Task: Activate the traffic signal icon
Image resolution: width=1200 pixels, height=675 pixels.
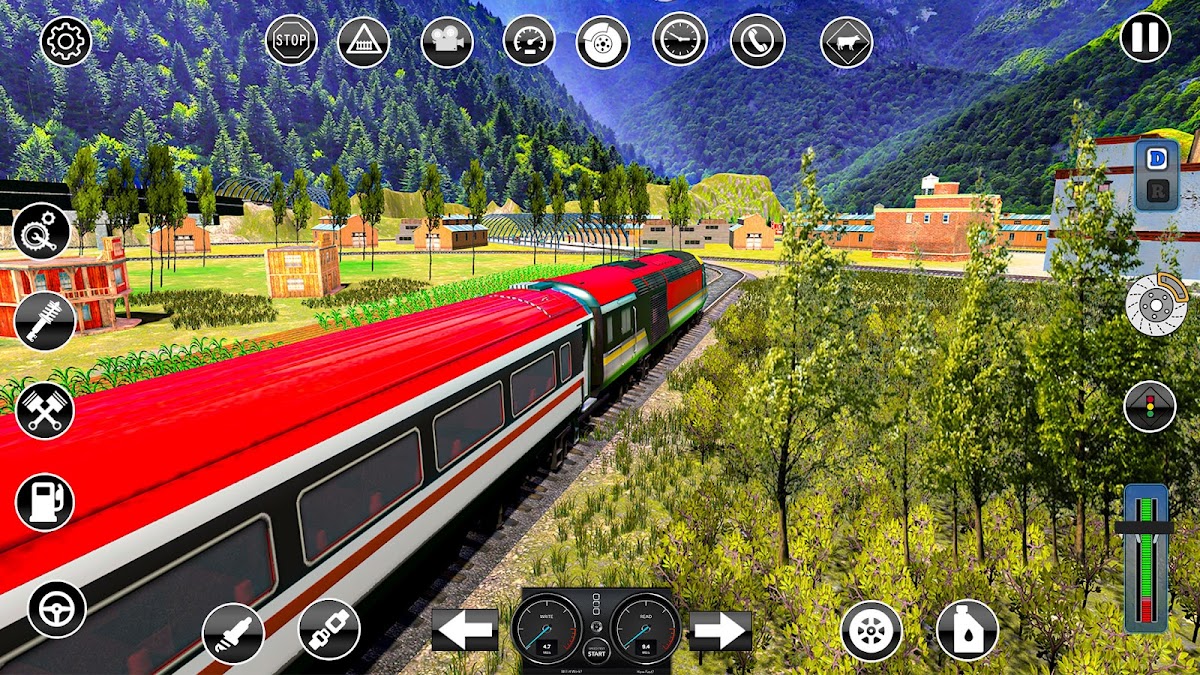Action: (x=1150, y=406)
